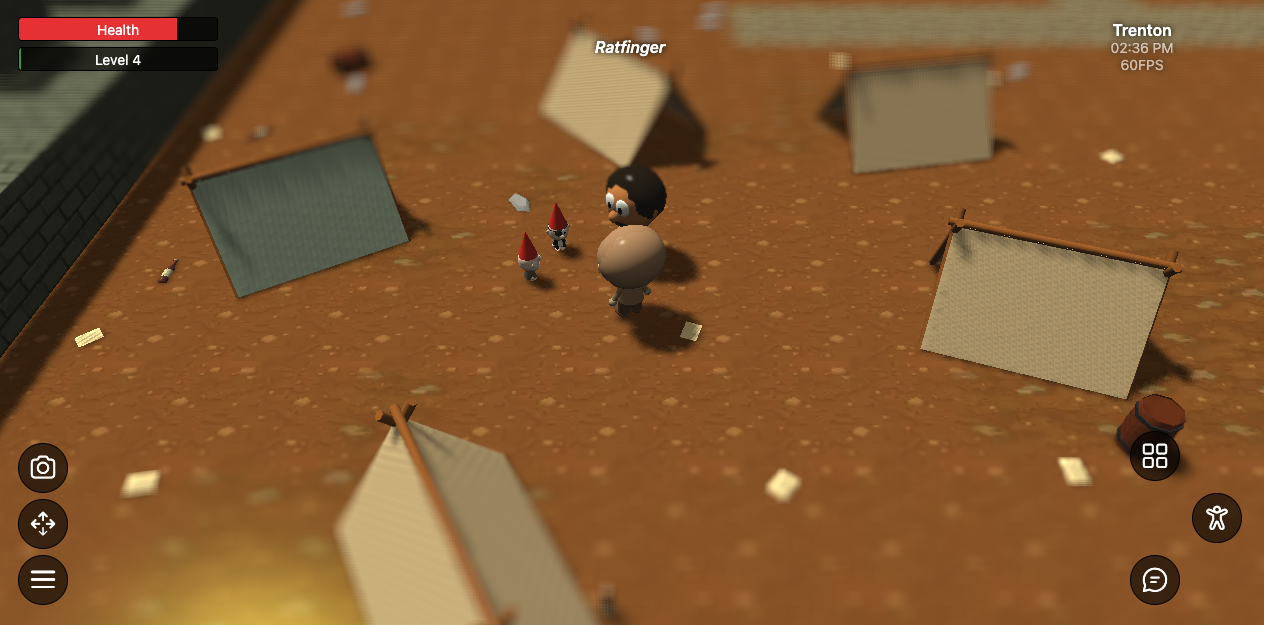Open the hamburger menu
The image size is (1264, 625).
tap(43, 580)
